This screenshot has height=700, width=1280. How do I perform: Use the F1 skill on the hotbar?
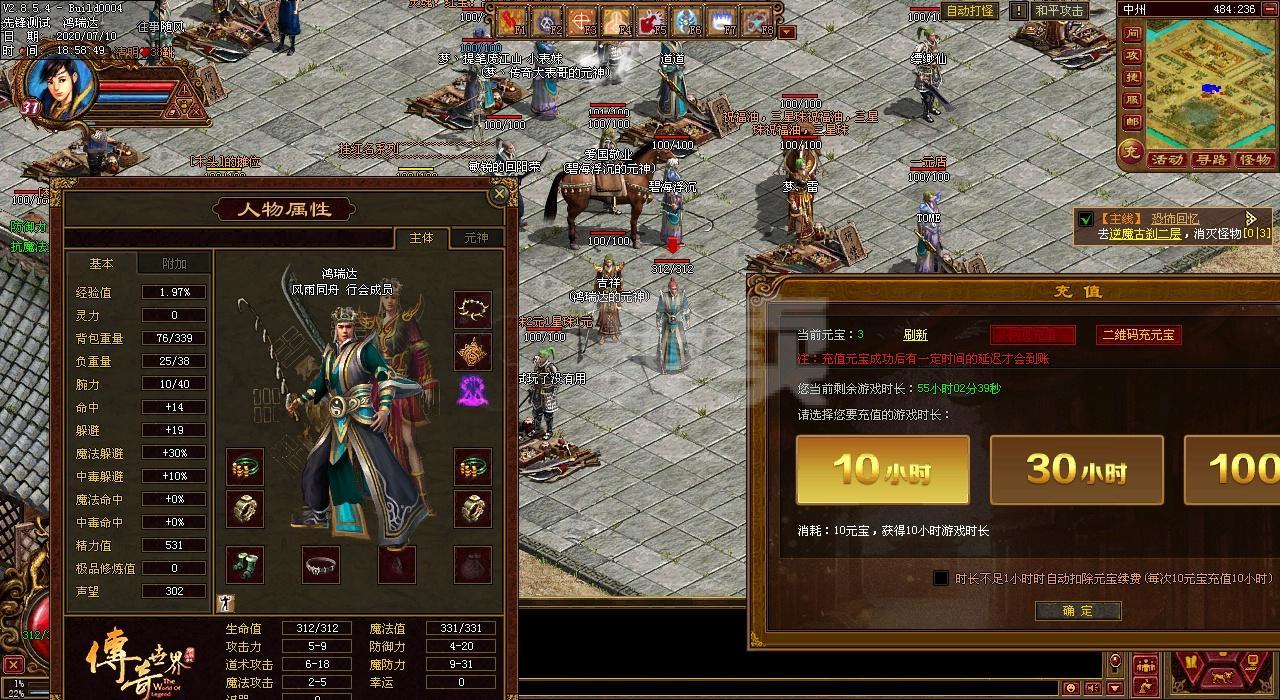[513, 21]
